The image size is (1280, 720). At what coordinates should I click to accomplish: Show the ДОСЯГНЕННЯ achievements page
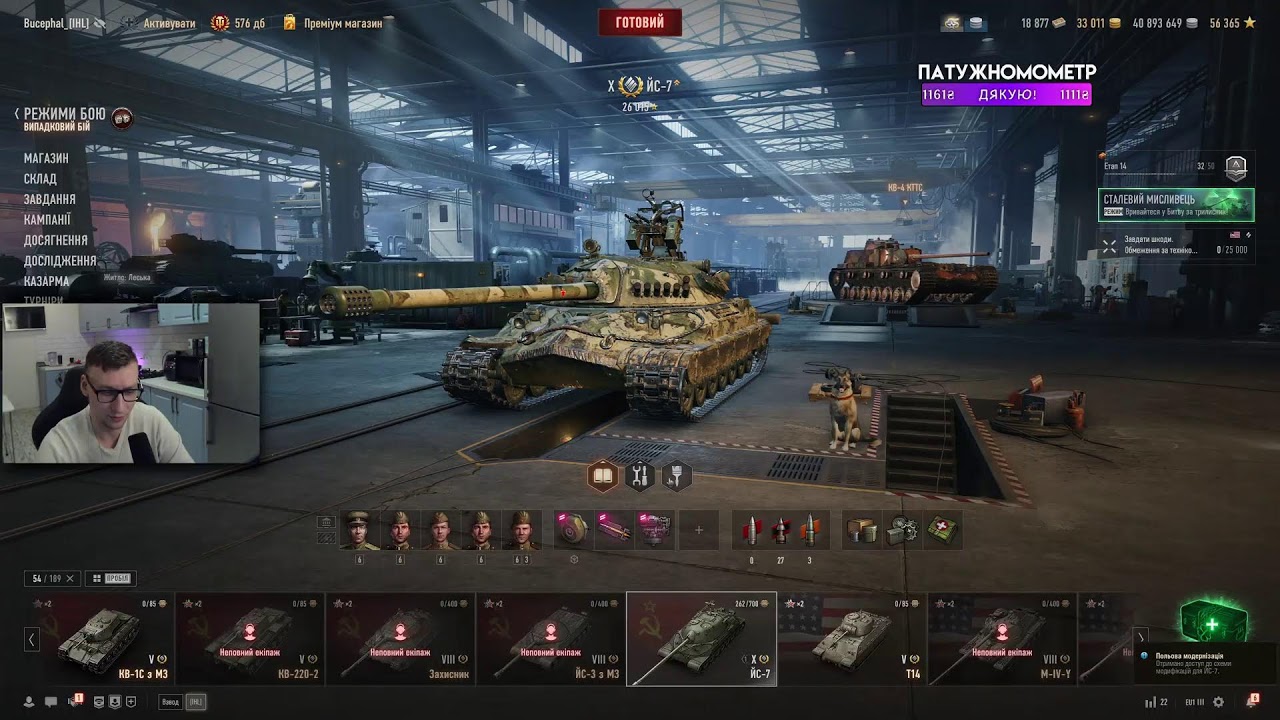(56, 240)
